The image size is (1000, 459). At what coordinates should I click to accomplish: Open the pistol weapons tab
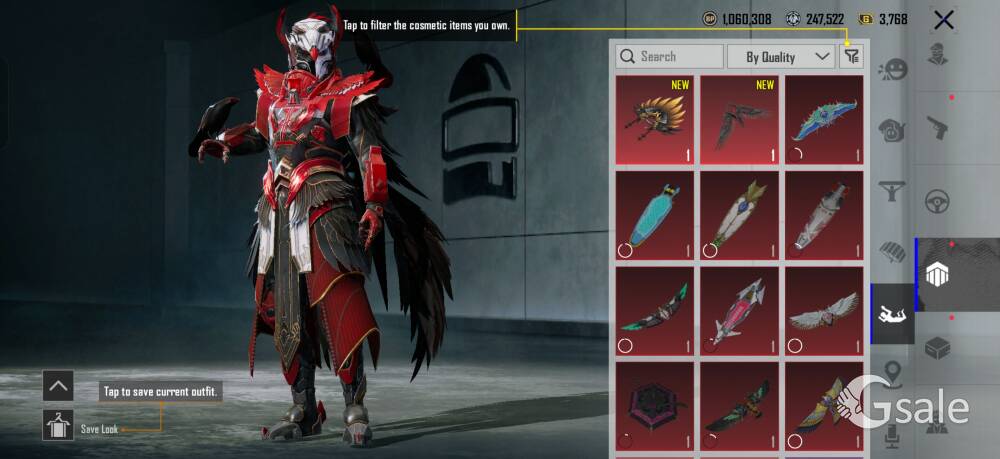click(x=937, y=126)
